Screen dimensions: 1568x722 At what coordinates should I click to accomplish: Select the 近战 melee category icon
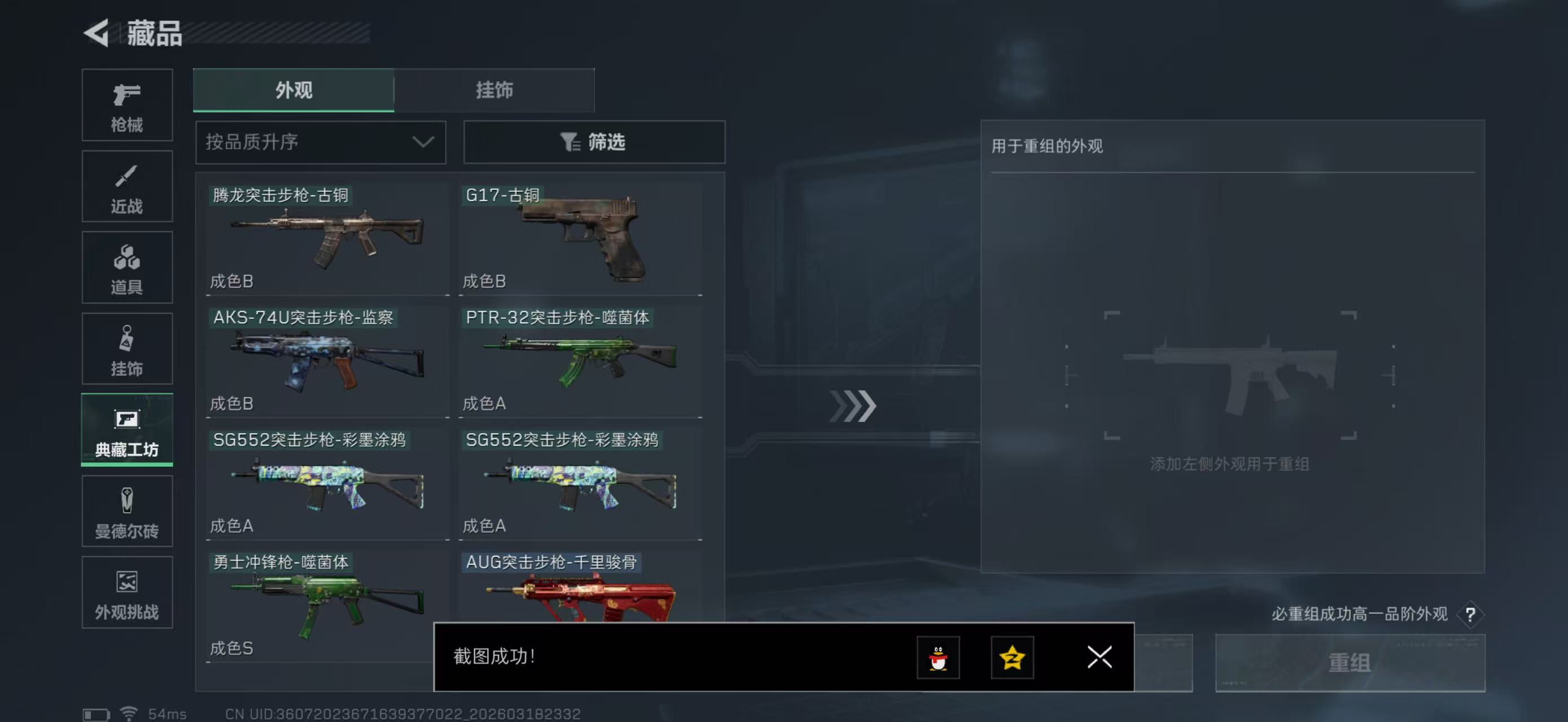pos(127,186)
